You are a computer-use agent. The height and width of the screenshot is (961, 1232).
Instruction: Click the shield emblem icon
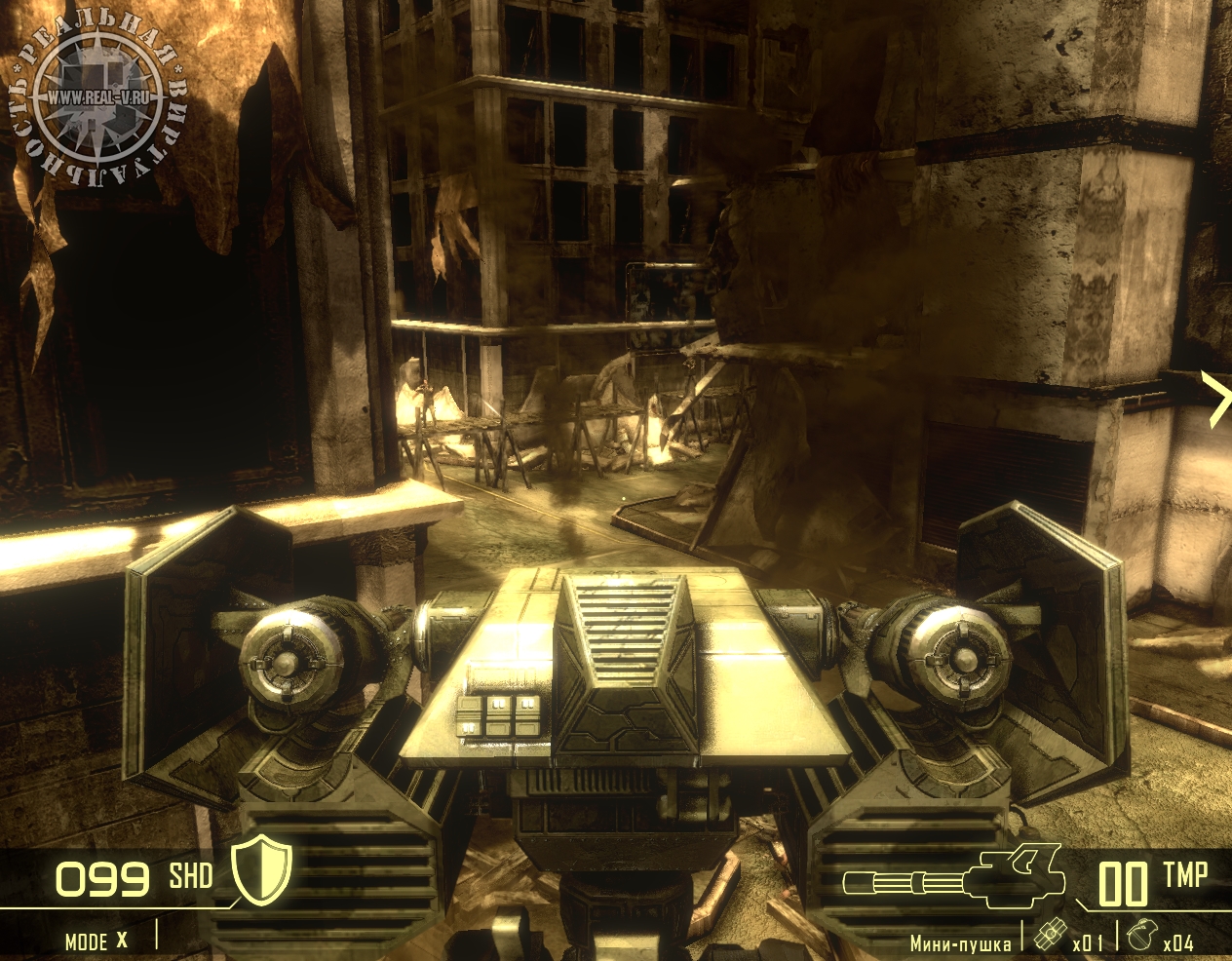(261, 868)
